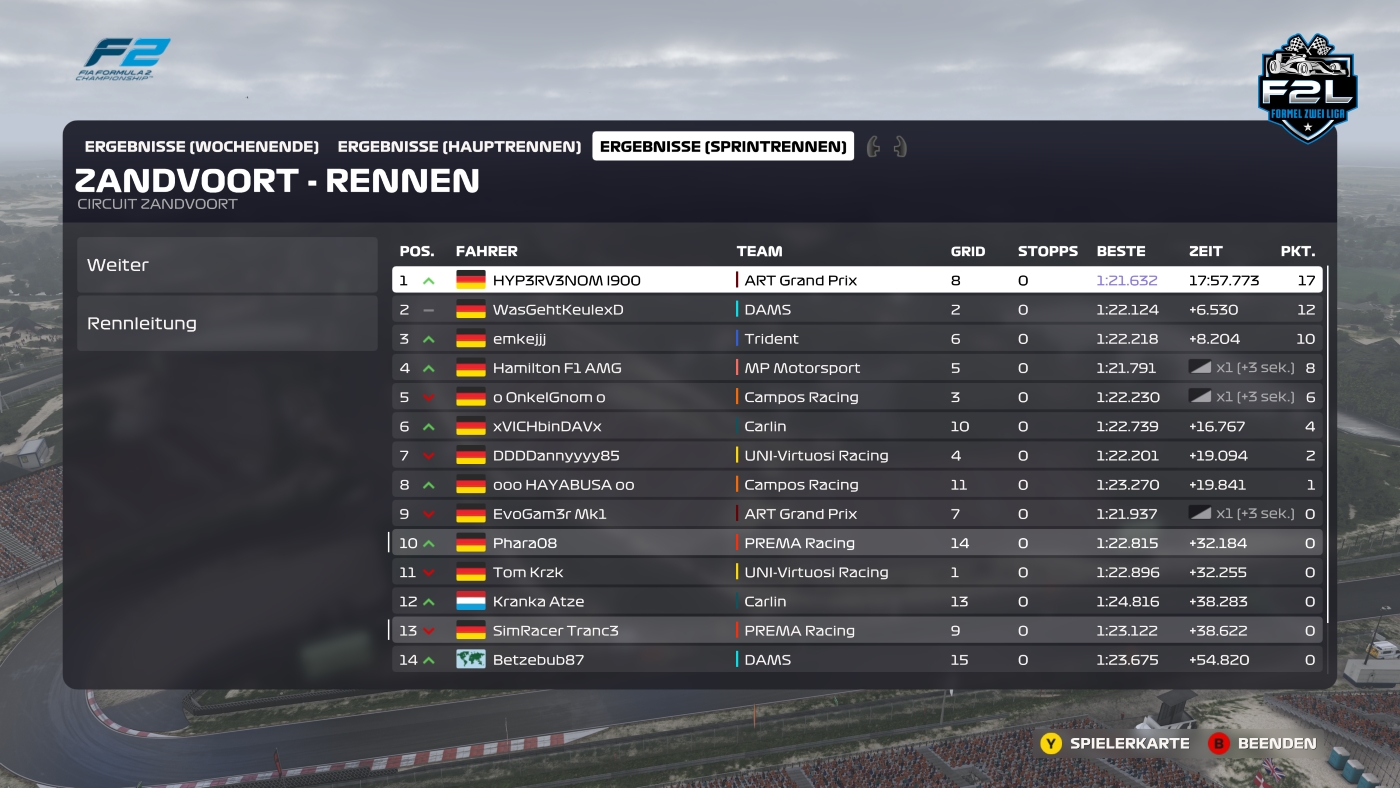
Task: Select xVICHbinDAVx driver row
Action: 857,426
